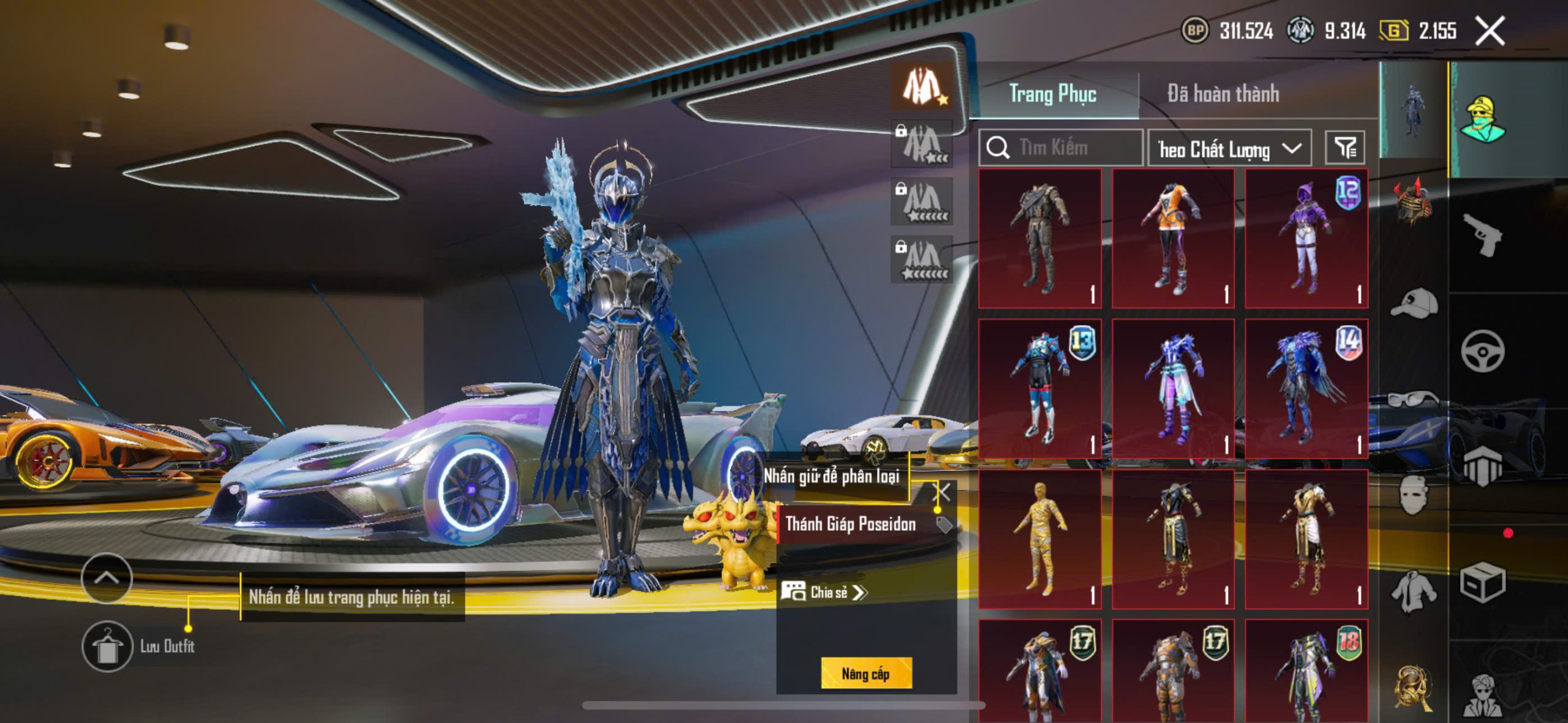Open the Theo Chất Lượng sort dropdown
Screen dimensions: 1568x723
point(1229,149)
